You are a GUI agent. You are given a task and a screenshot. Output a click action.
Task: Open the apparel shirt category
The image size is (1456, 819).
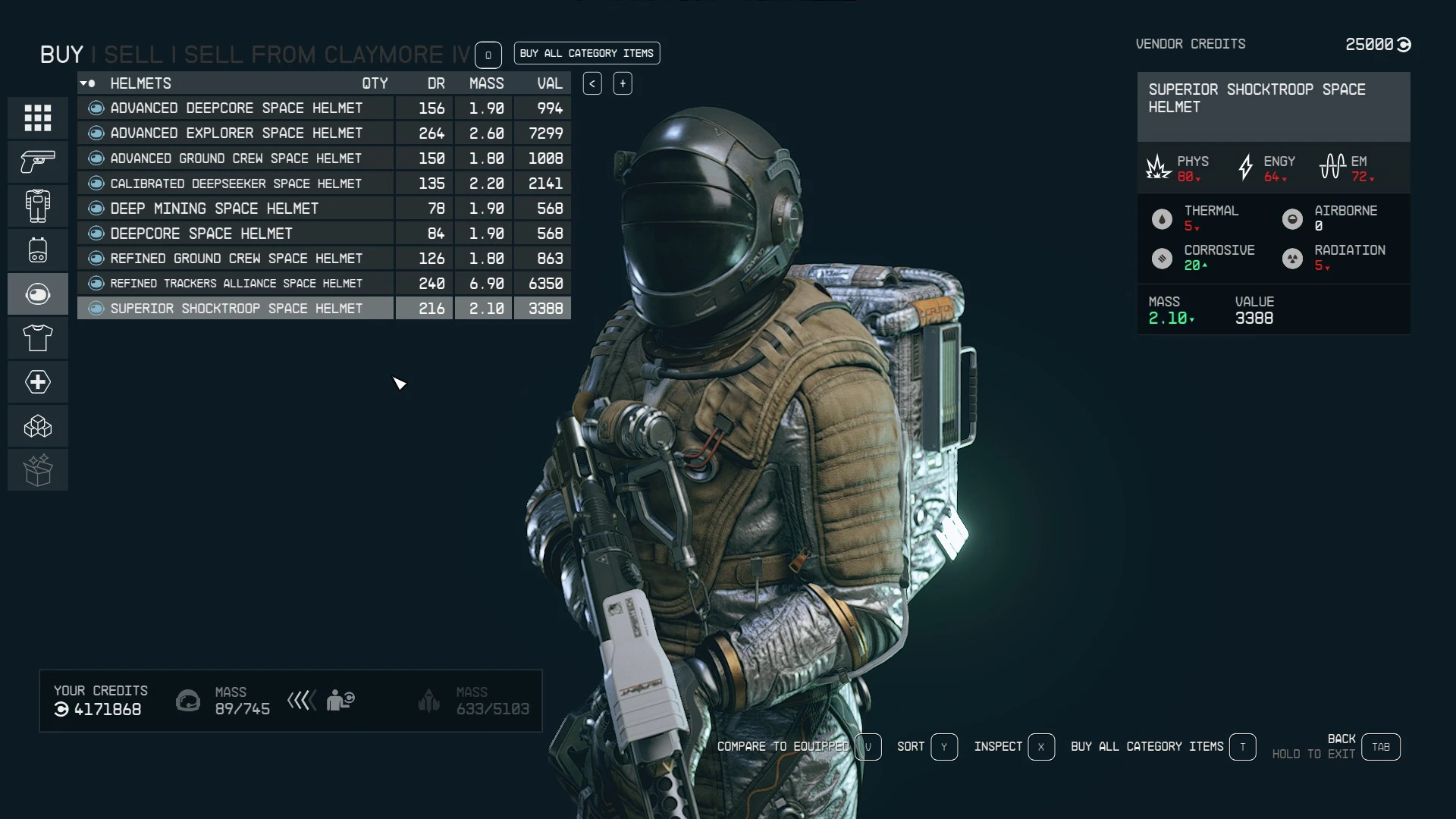[38, 337]
